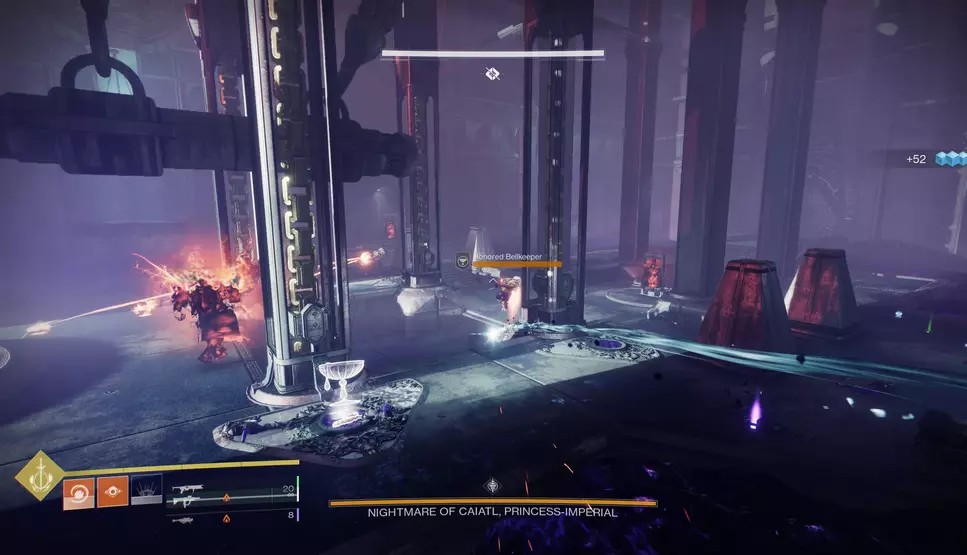Trigger the orange eye melee ability
The width and height of the screenshot is (967, 555).
point(112,491)
